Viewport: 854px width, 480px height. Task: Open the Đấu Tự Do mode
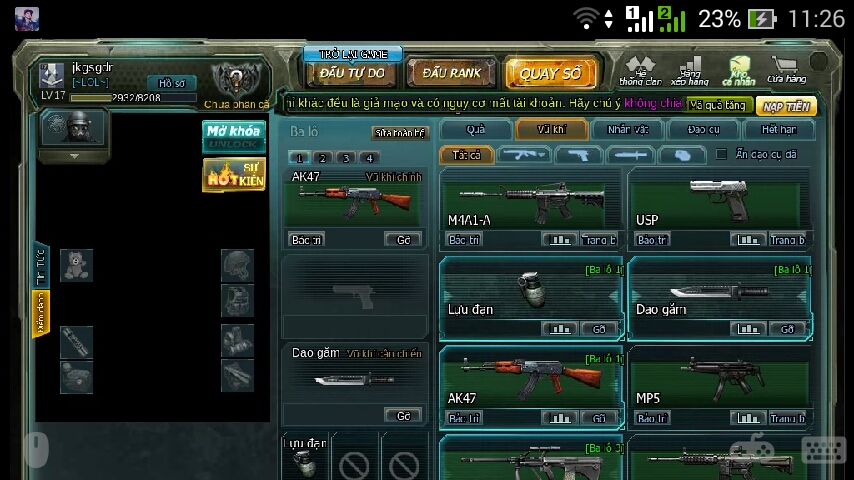point(352,73)
